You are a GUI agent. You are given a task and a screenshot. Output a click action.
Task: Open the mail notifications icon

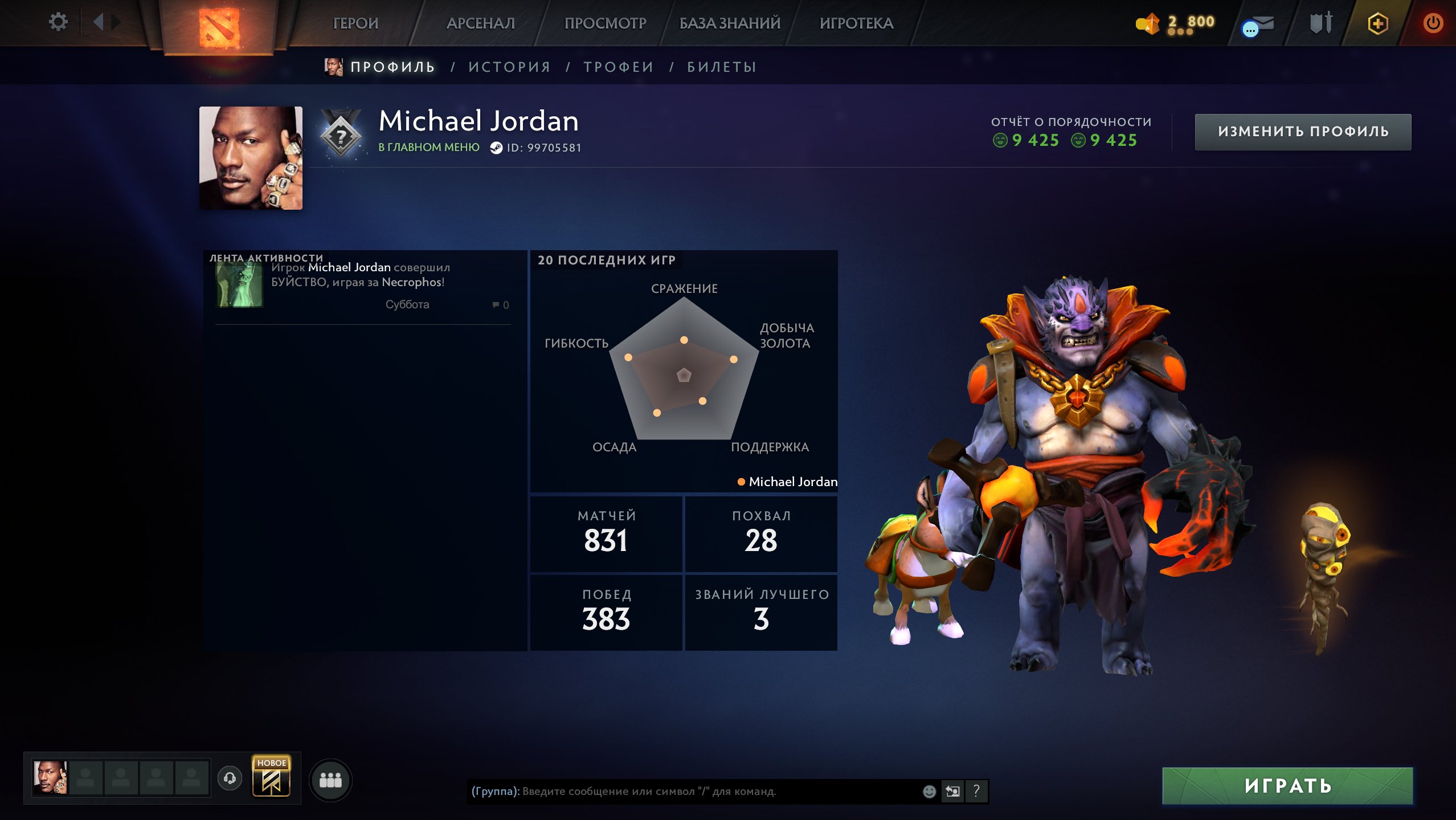(x=1258, y=25)
